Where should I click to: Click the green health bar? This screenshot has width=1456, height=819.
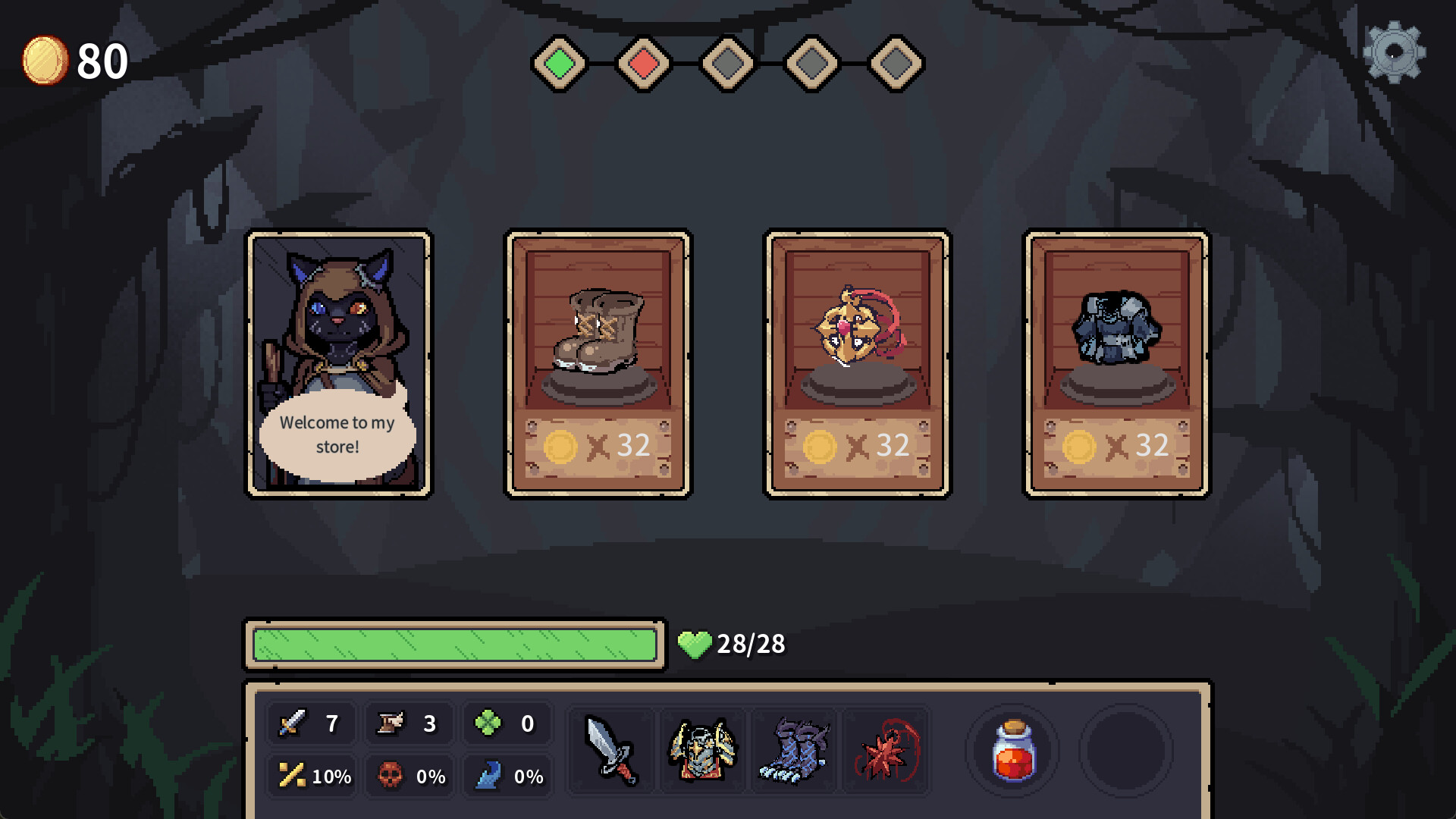(x=453, y=645)
